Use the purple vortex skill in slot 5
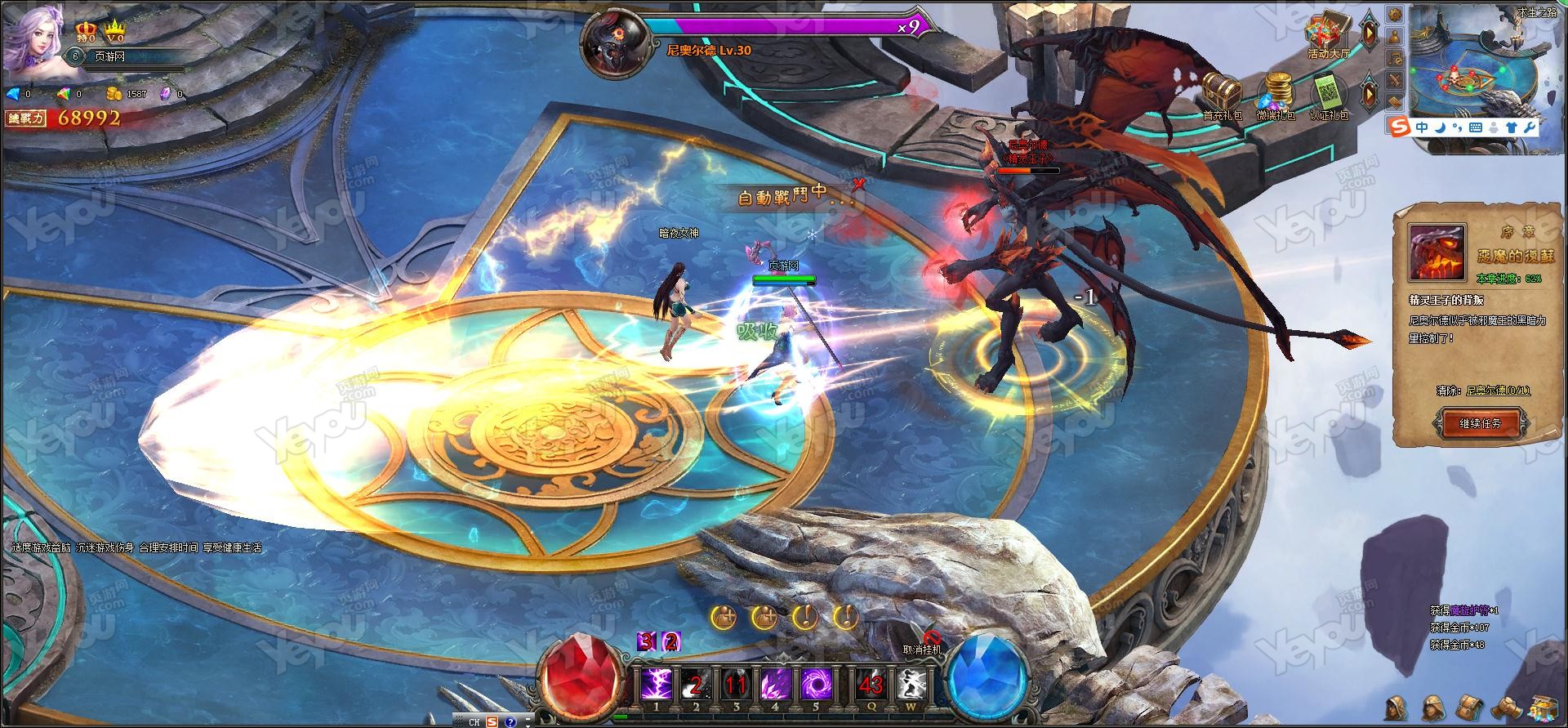 point(814,684)
